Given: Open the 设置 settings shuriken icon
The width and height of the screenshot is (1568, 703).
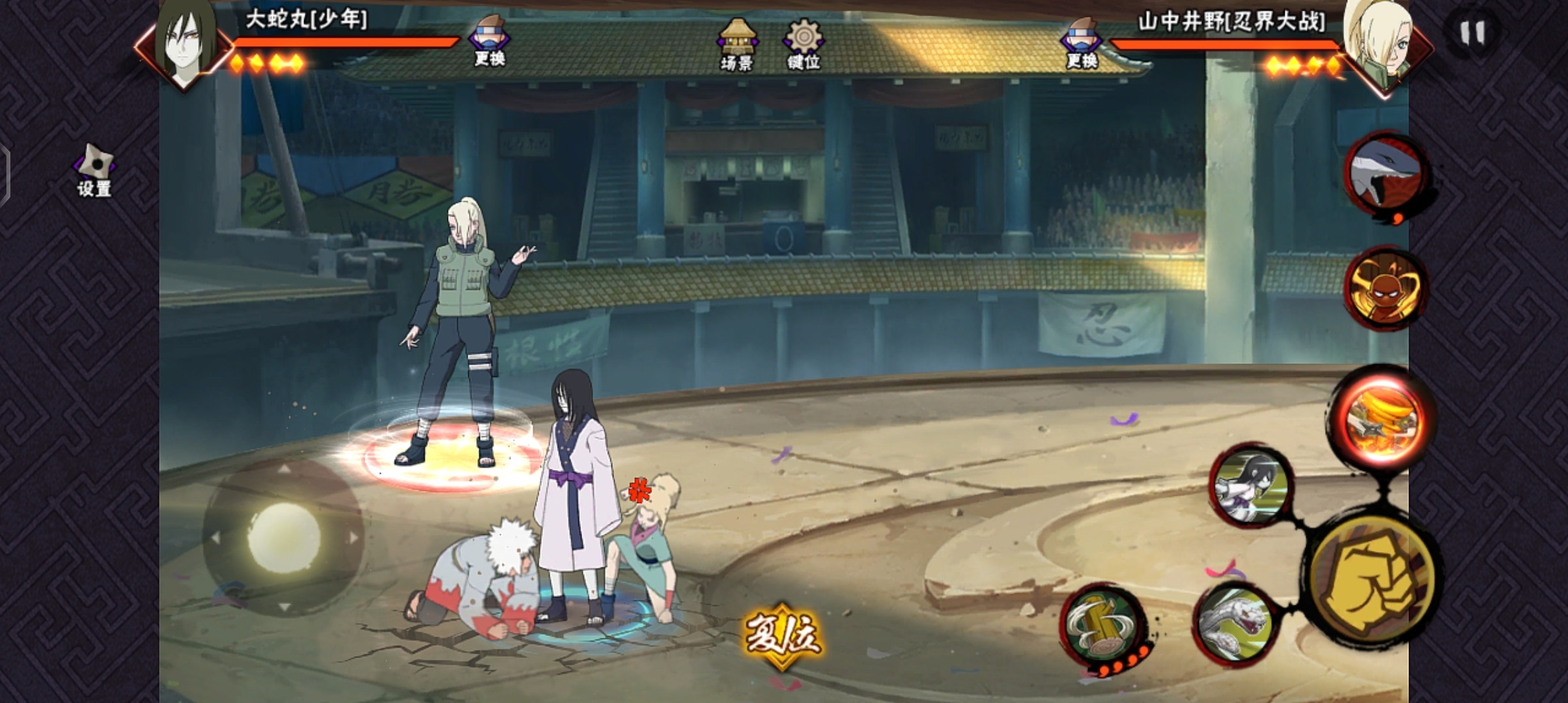Looking at the screenshot, I should pos(94,170).
